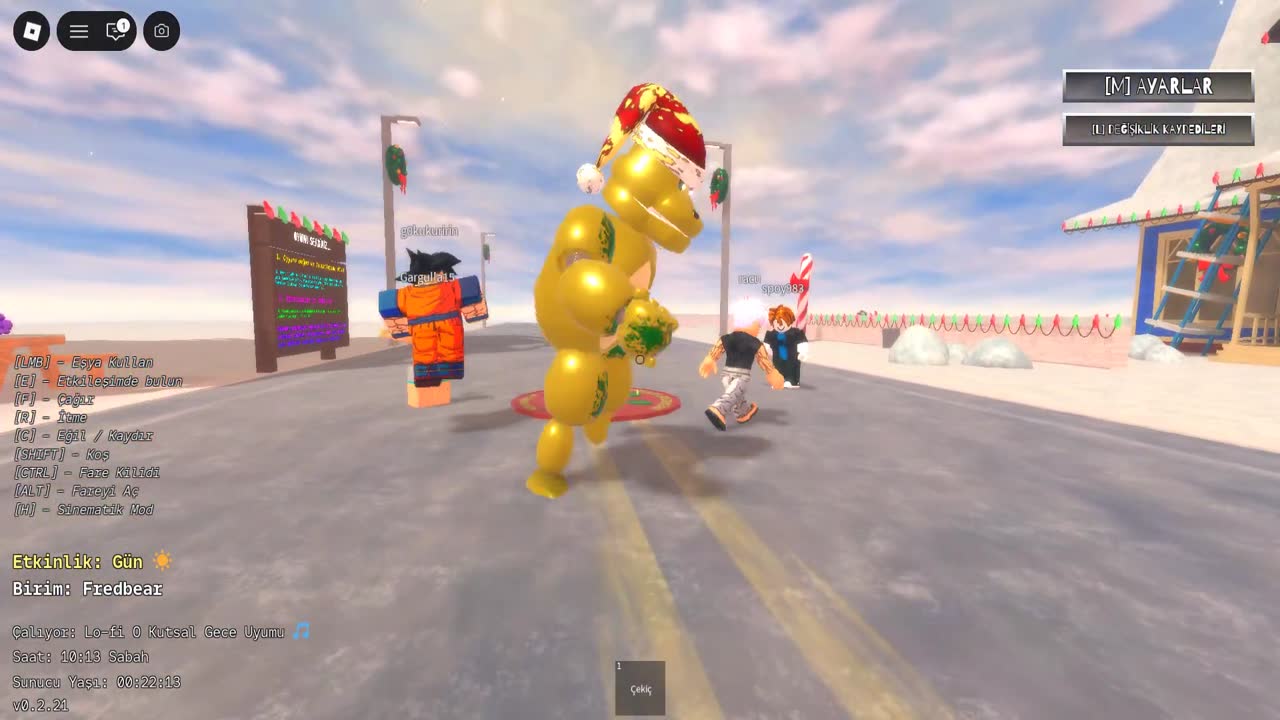Select the Çekiç tool in hotbar slot 1

pyautogui.click(x=639, y=687)
